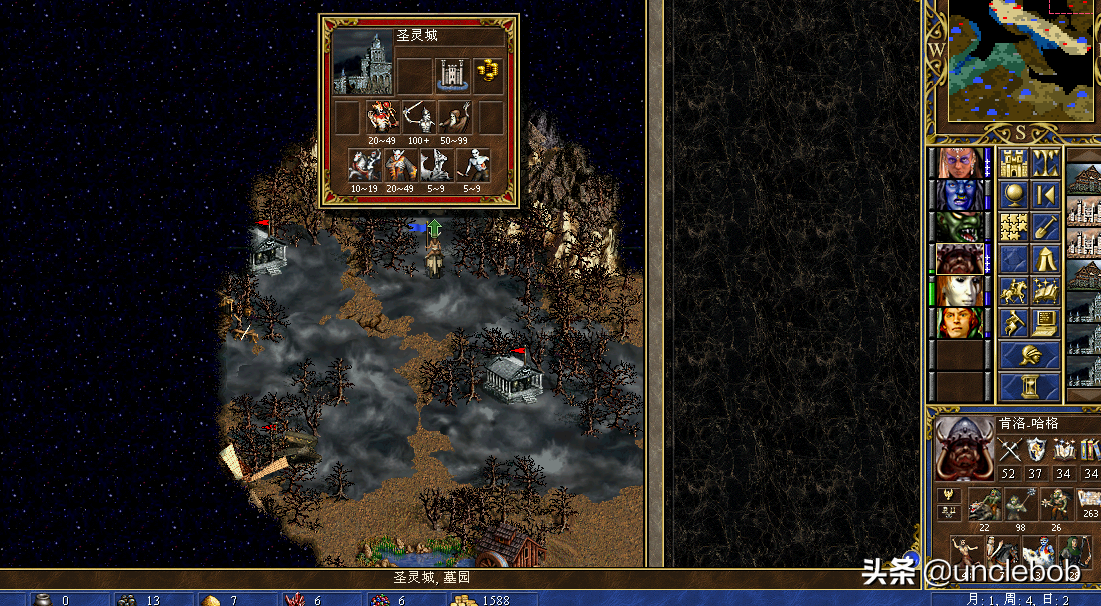1101x606 pixels.
Task: Open the globe View World button
Action: pyautogui.click(x=1014, y=194)
